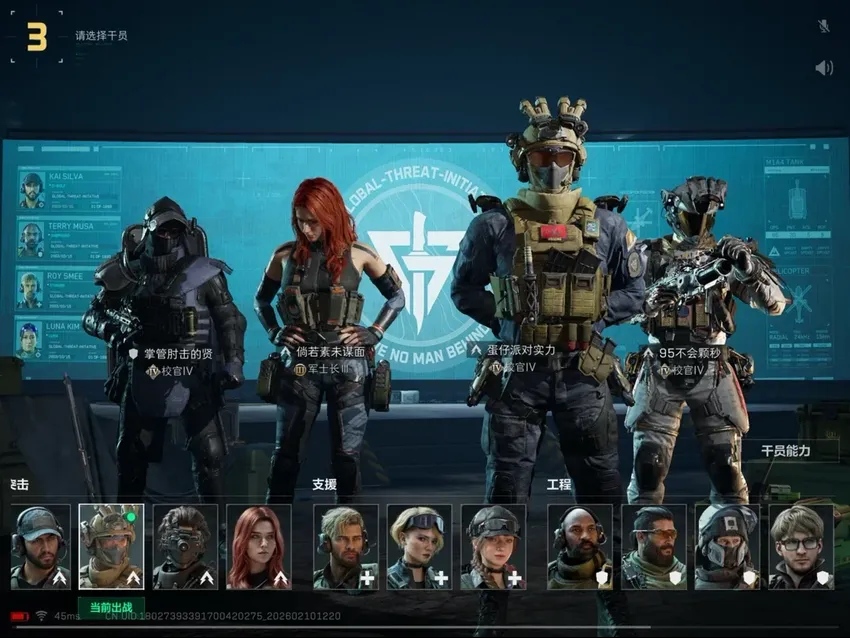The image size is (850, 638).
Task: Select the bearded assault operator wearing a cap
Action: point(41,546)
